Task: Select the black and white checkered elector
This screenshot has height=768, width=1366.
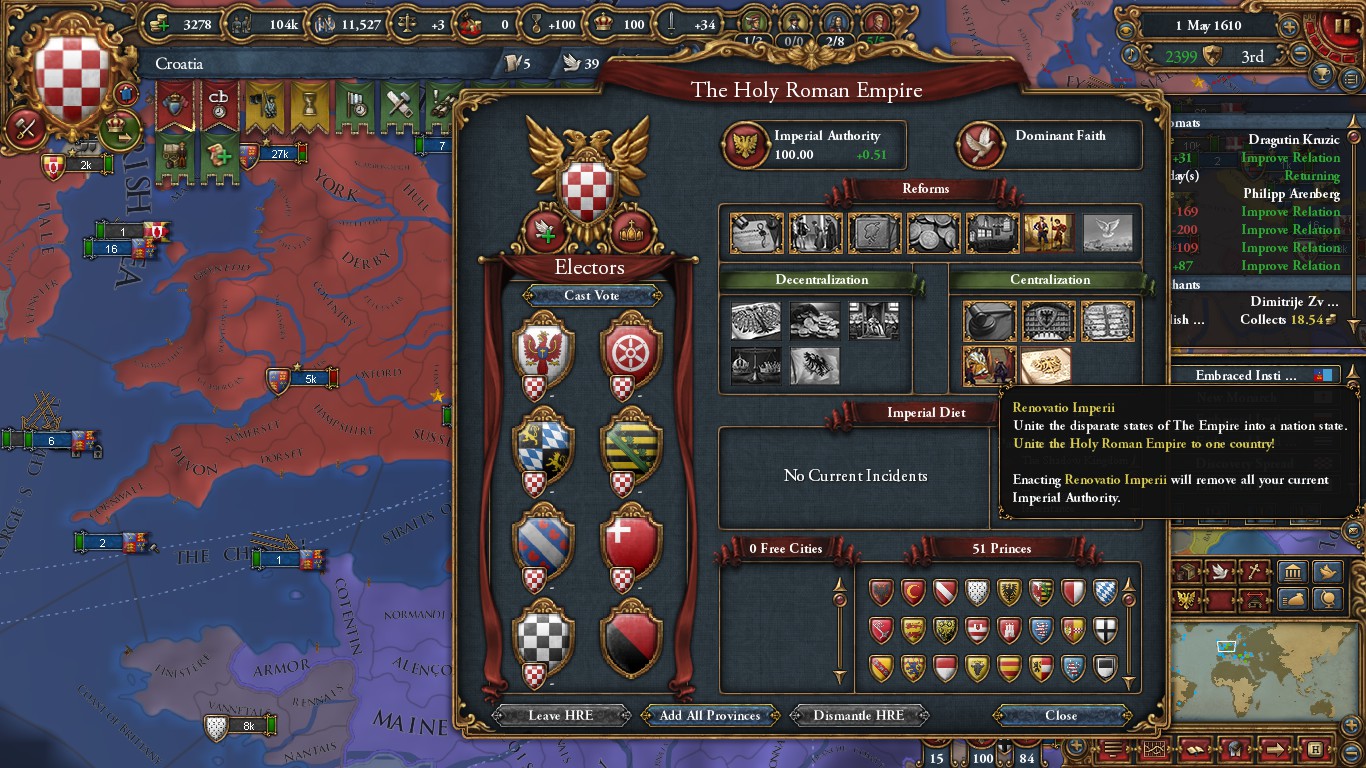Action: [542, 636]
